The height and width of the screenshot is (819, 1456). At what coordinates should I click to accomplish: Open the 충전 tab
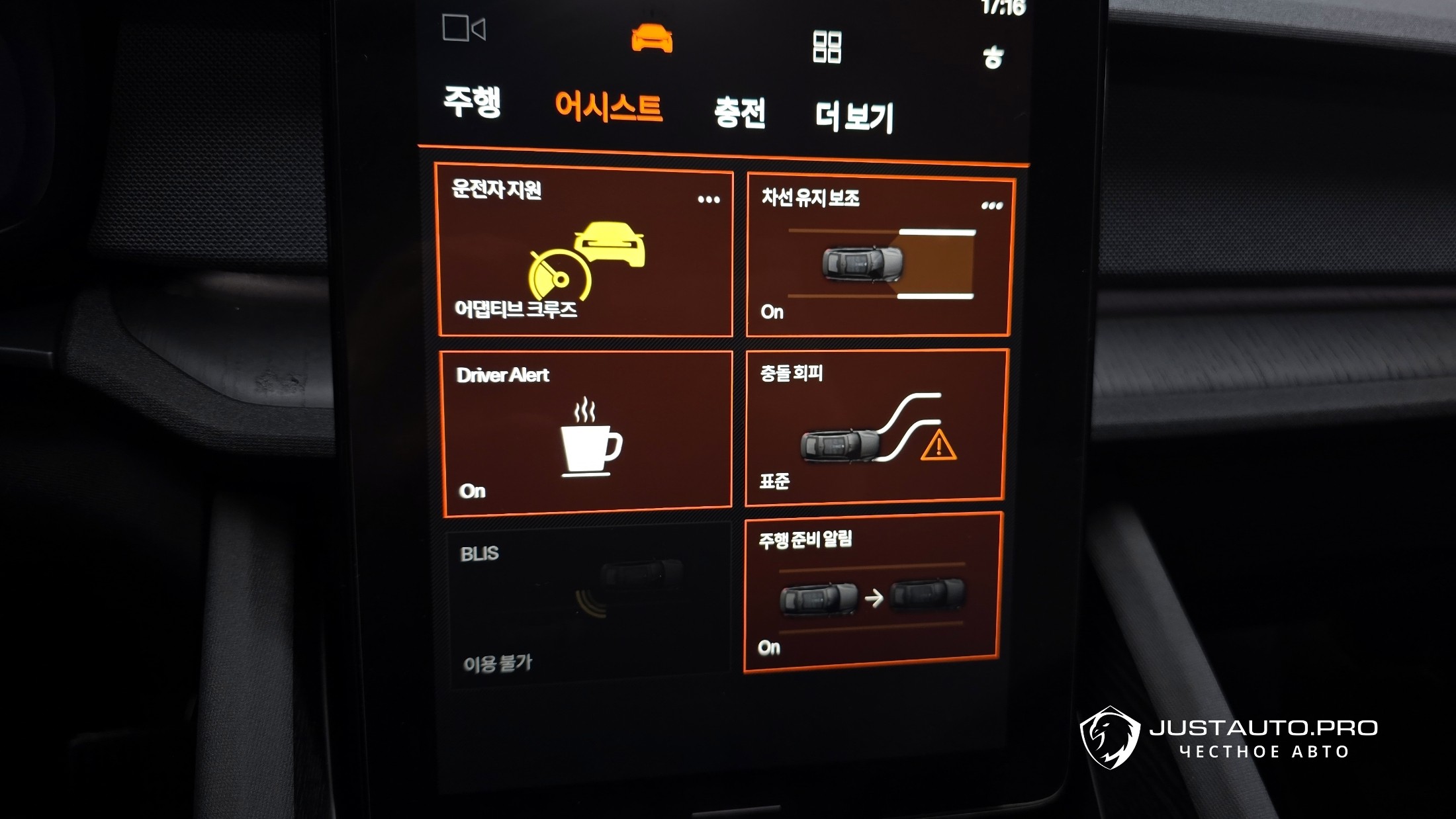(x=740, y=112)
